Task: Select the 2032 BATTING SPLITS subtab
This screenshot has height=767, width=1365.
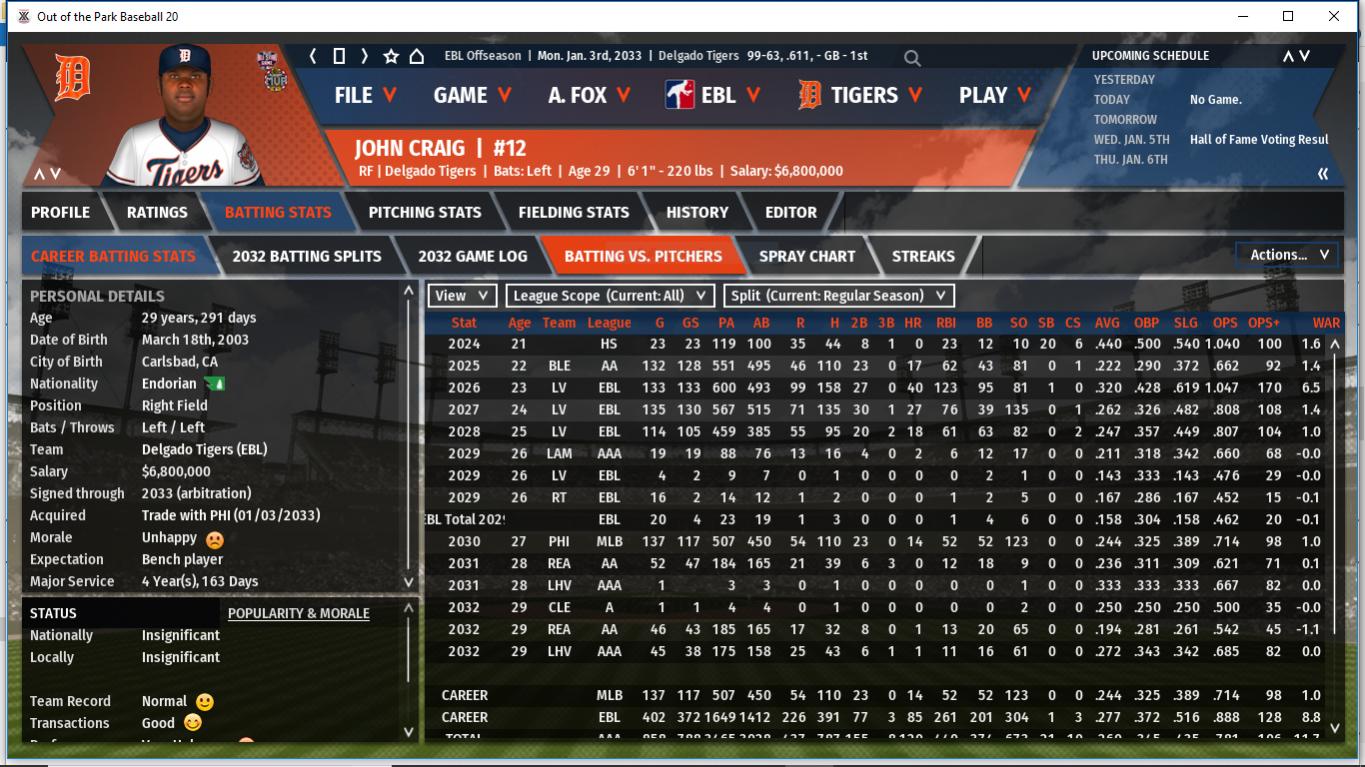Action: [x=306, y=256]
